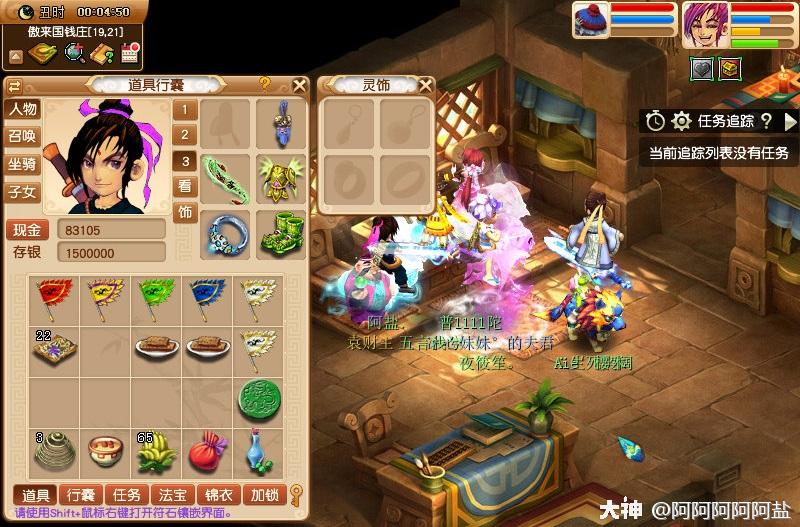Screen dimensions: 800x527
Task: Close the 道具行囊 inventory window
Action: pos(298,85)
